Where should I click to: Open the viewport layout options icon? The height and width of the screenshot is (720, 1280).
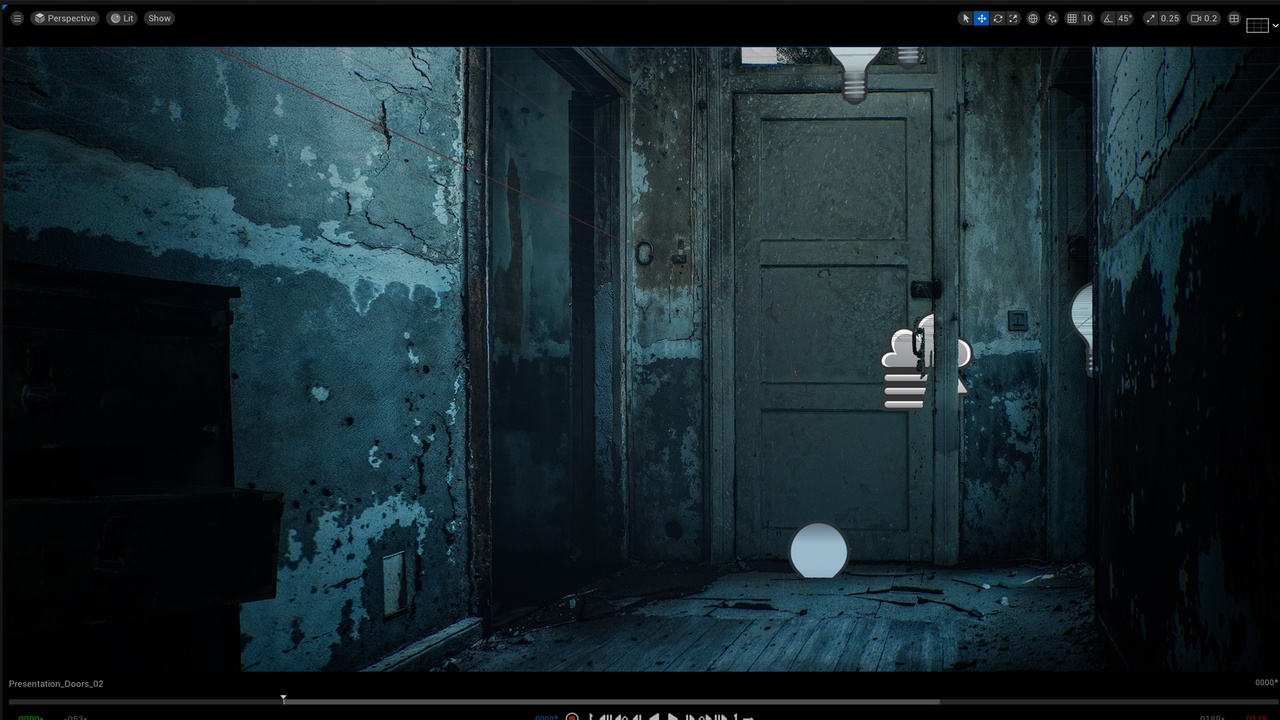(1233, 18)
